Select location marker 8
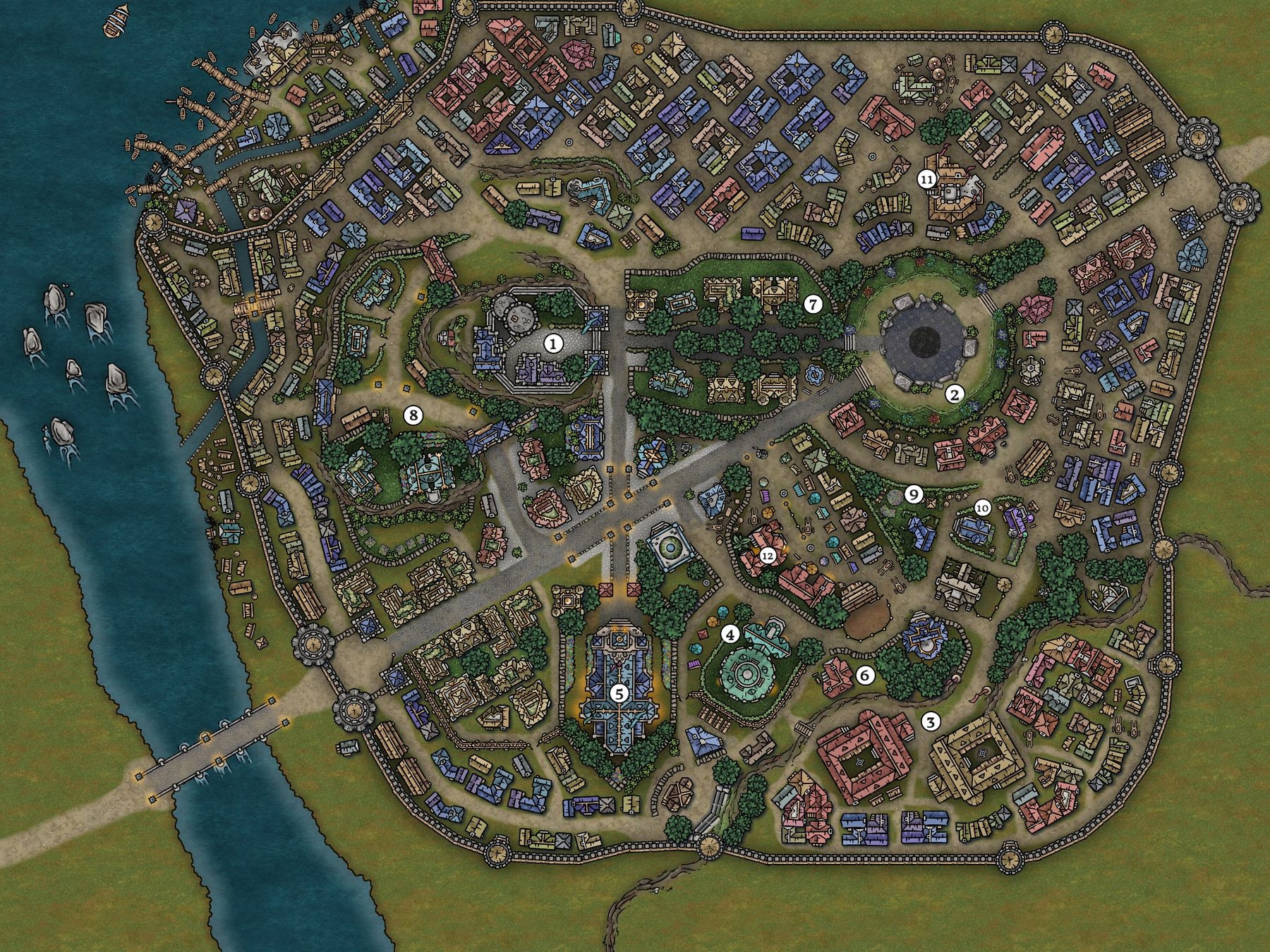This screenshot has height=952, width=1270. tap(413, 415)
